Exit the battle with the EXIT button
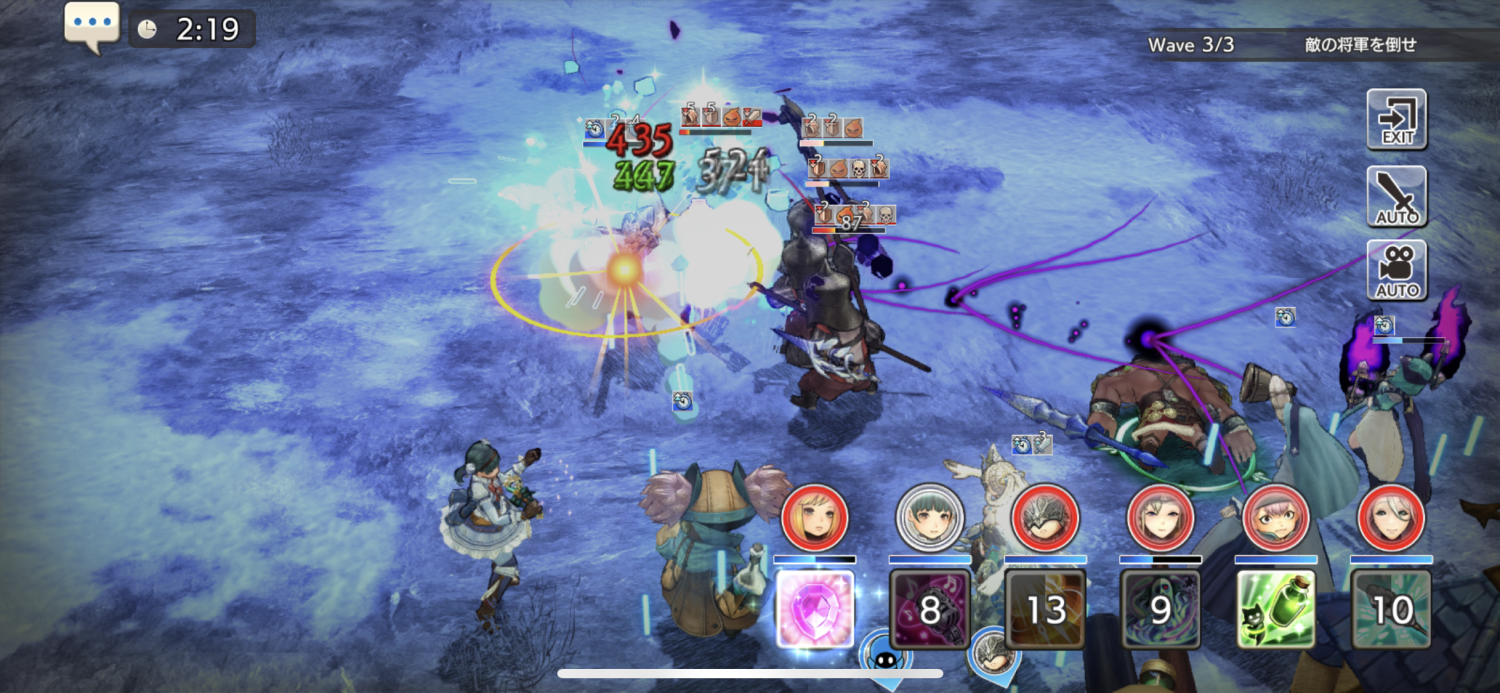Screen dimensions: 1500x693 pyautogui.click(x=1396, y=118)
